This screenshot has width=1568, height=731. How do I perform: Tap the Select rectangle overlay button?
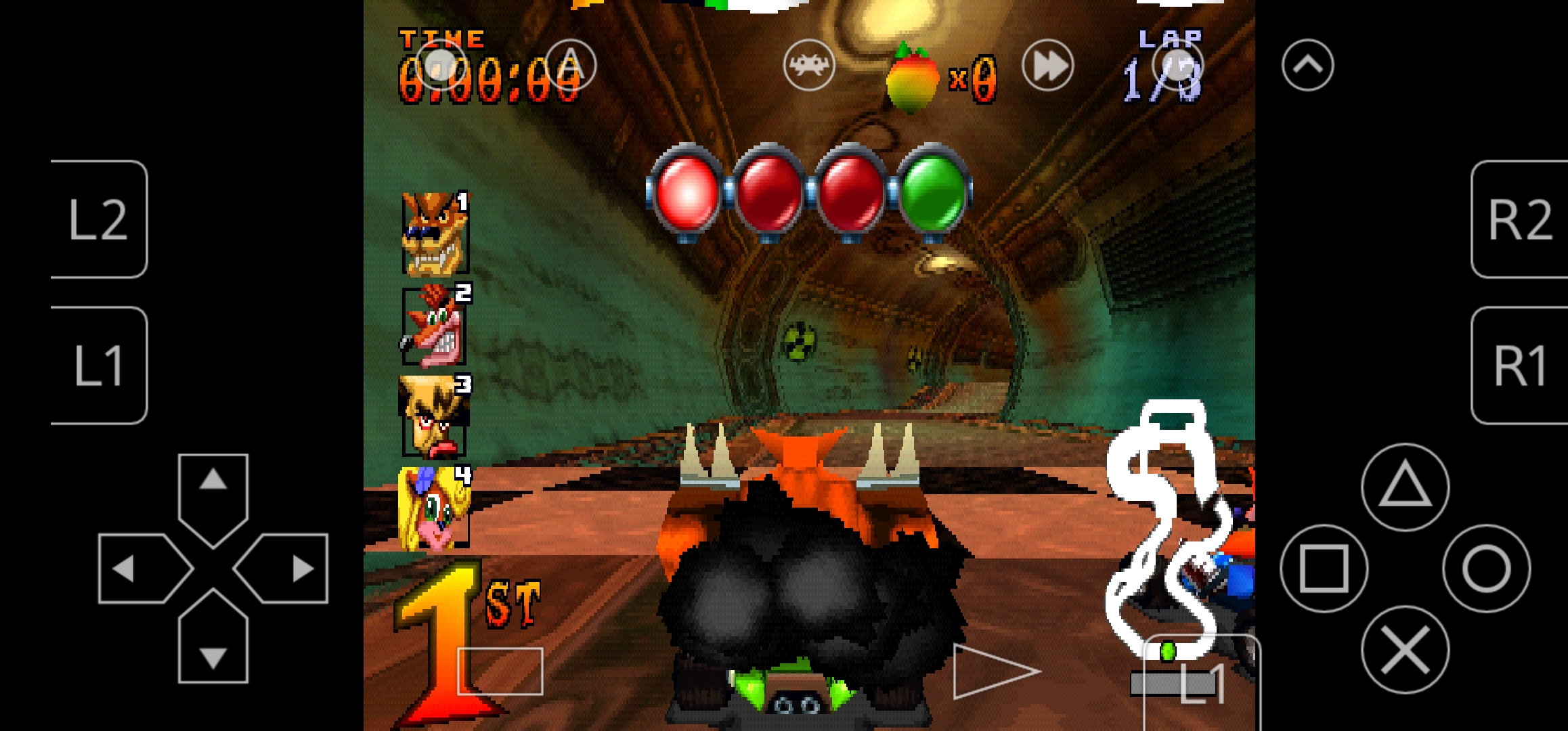[500, 671]
